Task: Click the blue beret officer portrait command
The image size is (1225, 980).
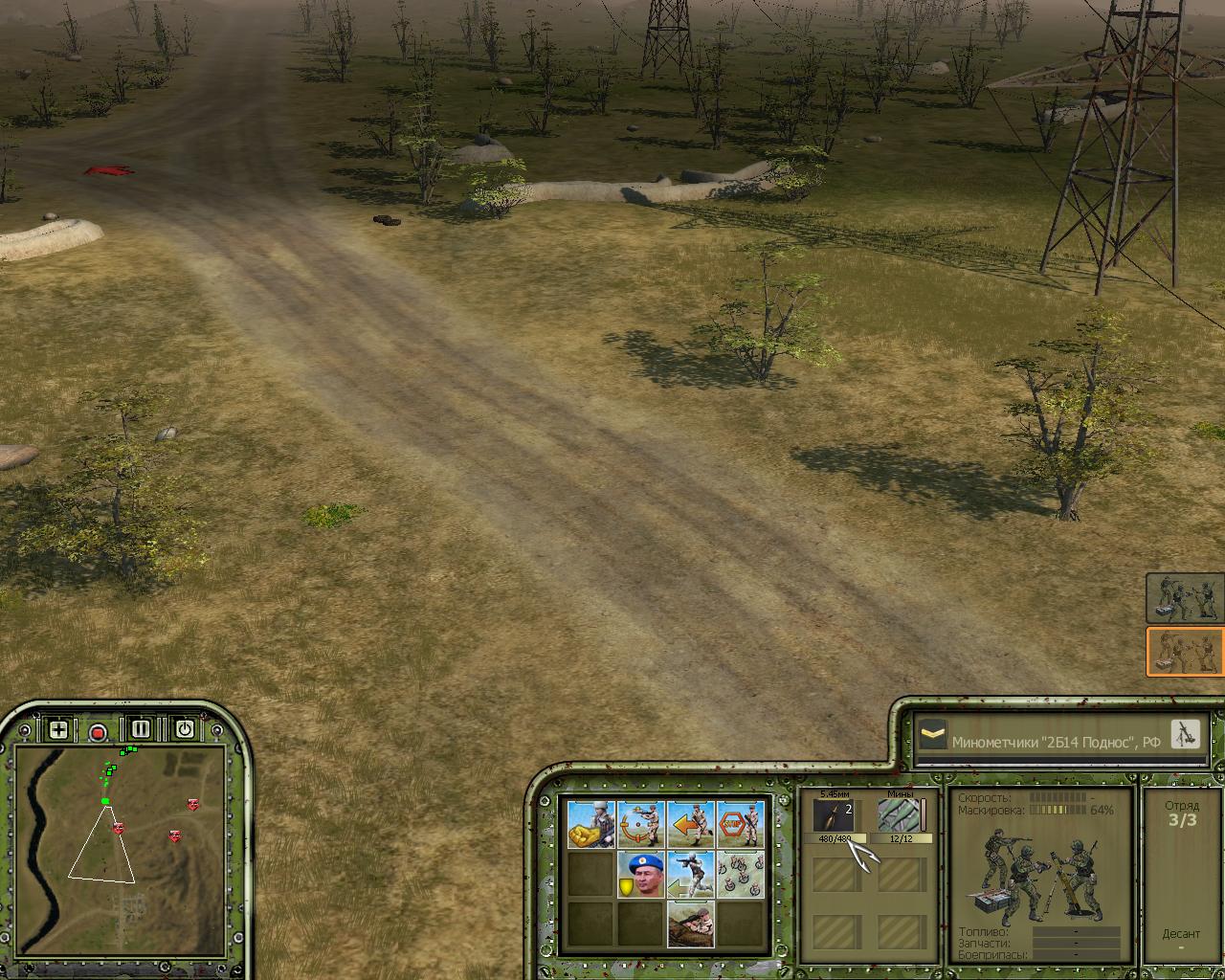Action: click(x=640, y=874)
